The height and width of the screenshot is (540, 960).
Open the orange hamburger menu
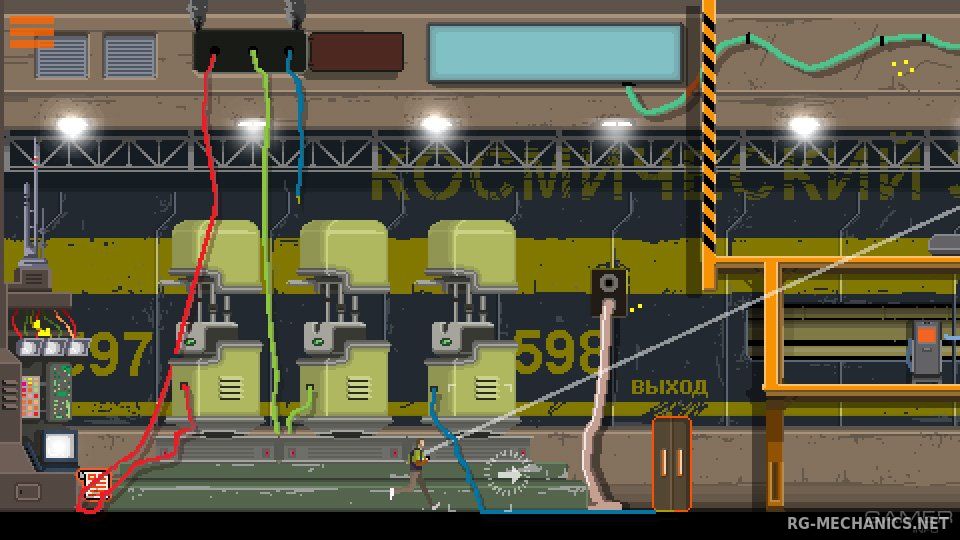tap(31, 32)
